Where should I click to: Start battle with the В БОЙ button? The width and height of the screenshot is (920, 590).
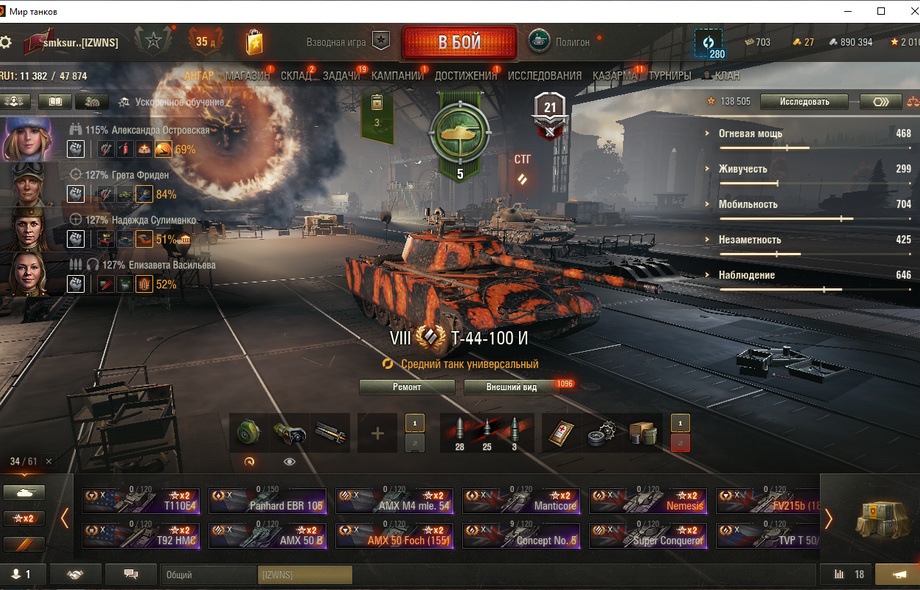[x=459, y=42]
